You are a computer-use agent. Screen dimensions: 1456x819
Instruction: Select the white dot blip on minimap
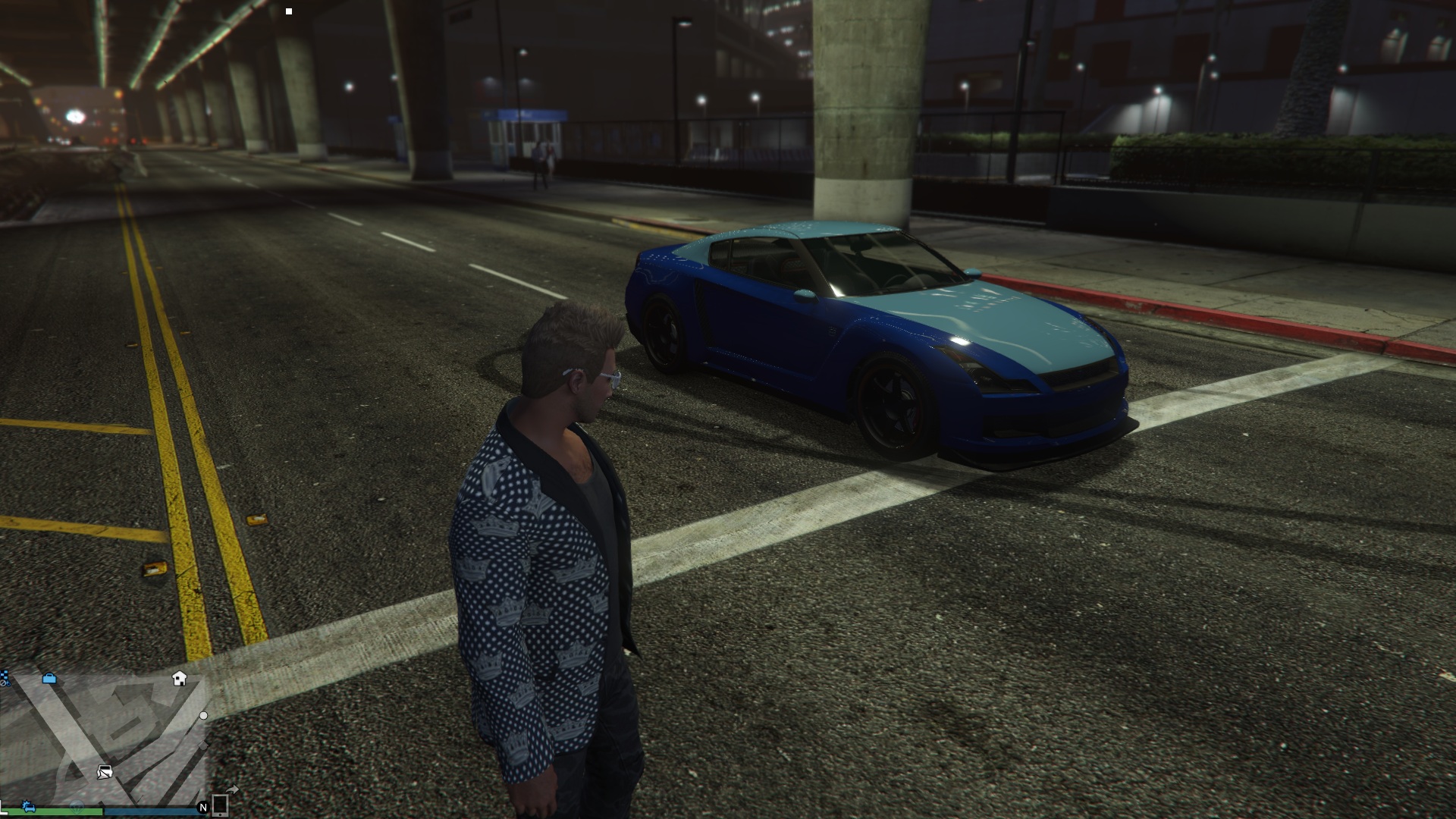(x=203, y=715)
